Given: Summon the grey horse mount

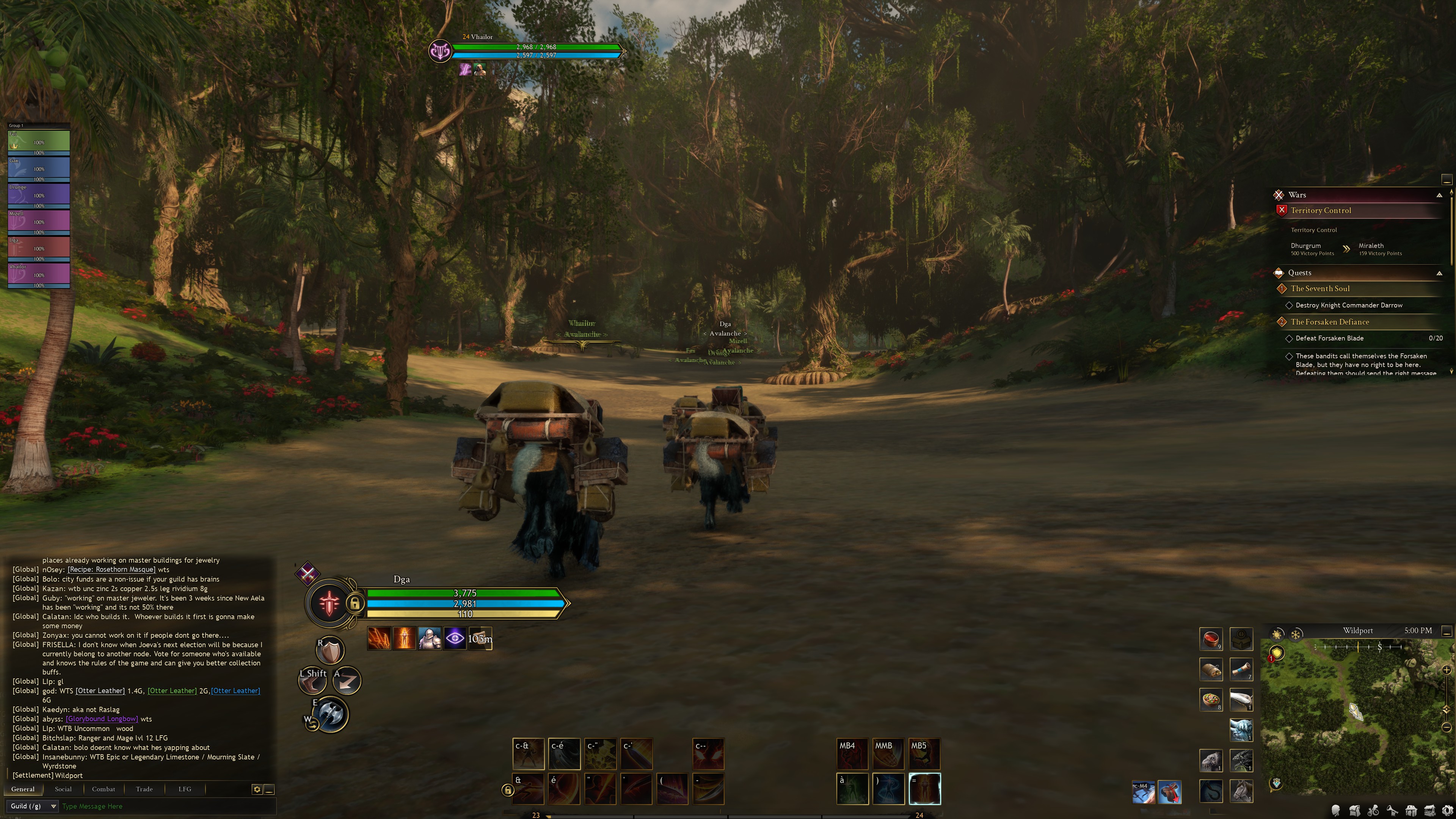Looking at the screenshot, I should 1241,791.
